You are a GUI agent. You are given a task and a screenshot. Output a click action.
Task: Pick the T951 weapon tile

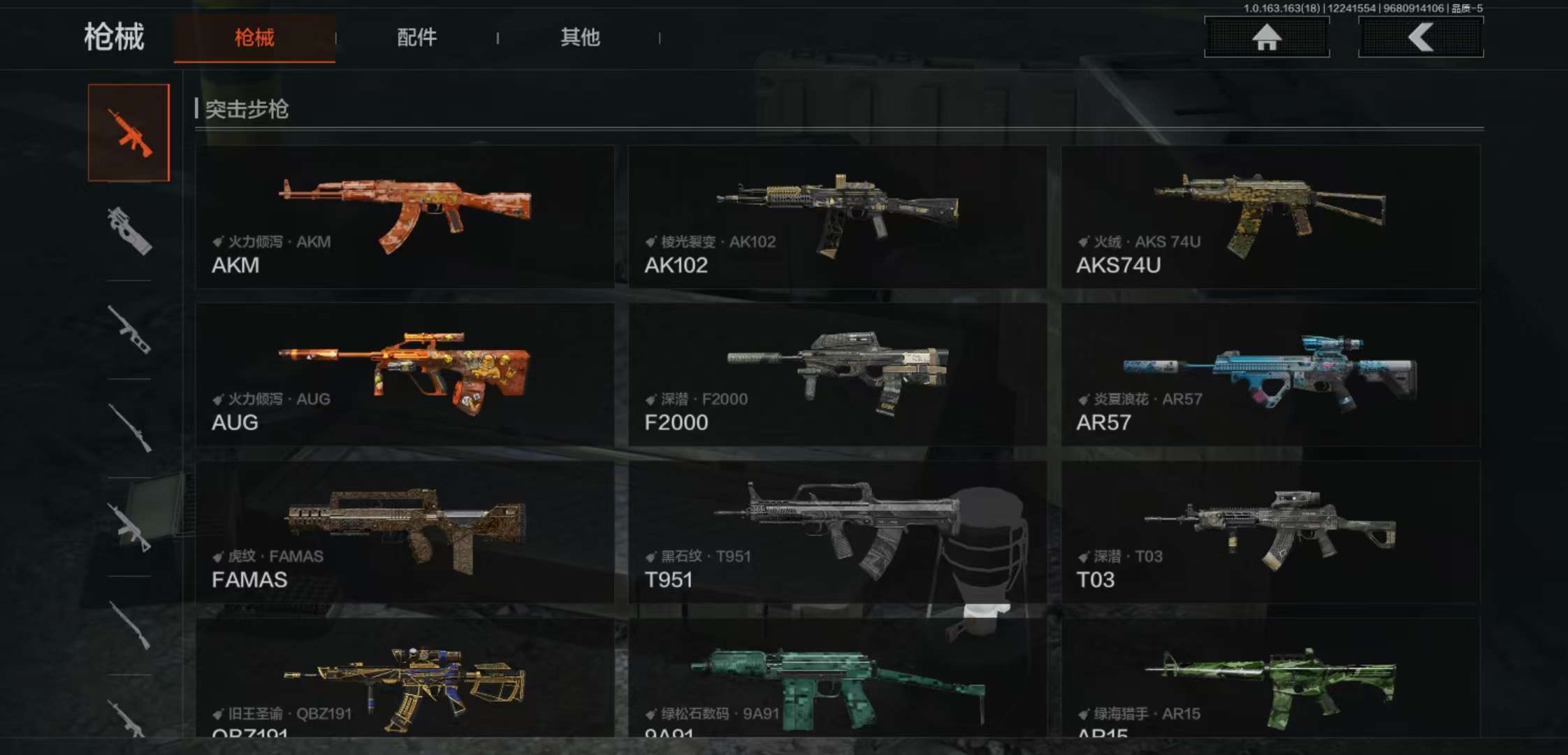pos(837,531)
